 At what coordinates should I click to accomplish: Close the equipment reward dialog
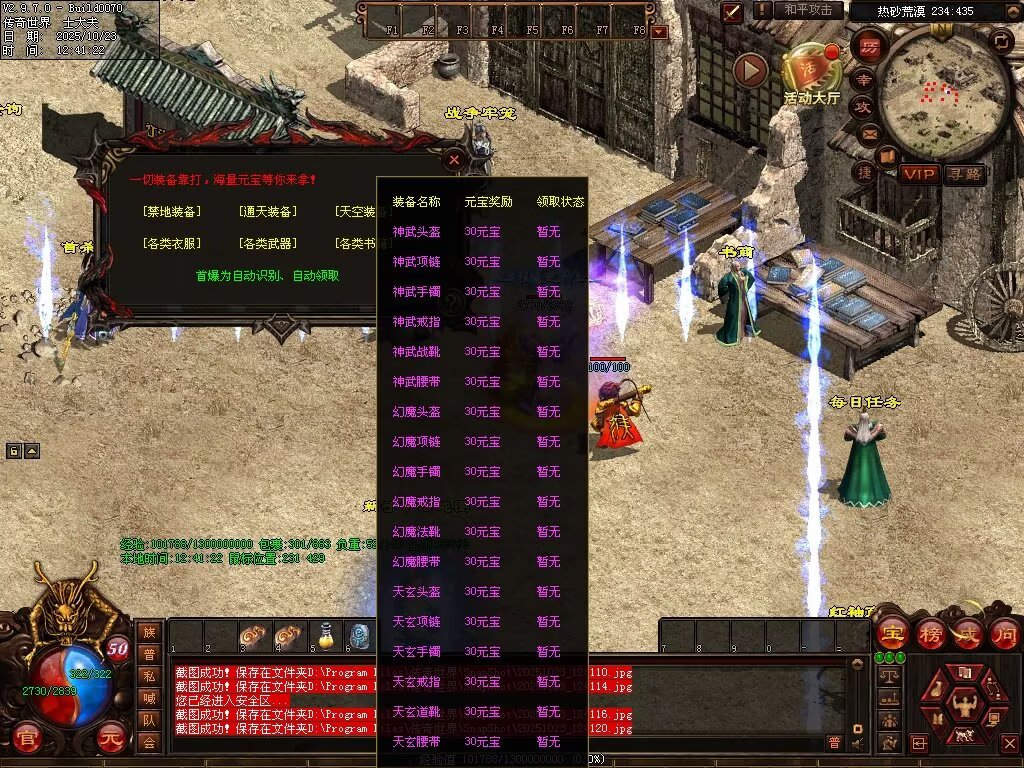tap(454, 159)
